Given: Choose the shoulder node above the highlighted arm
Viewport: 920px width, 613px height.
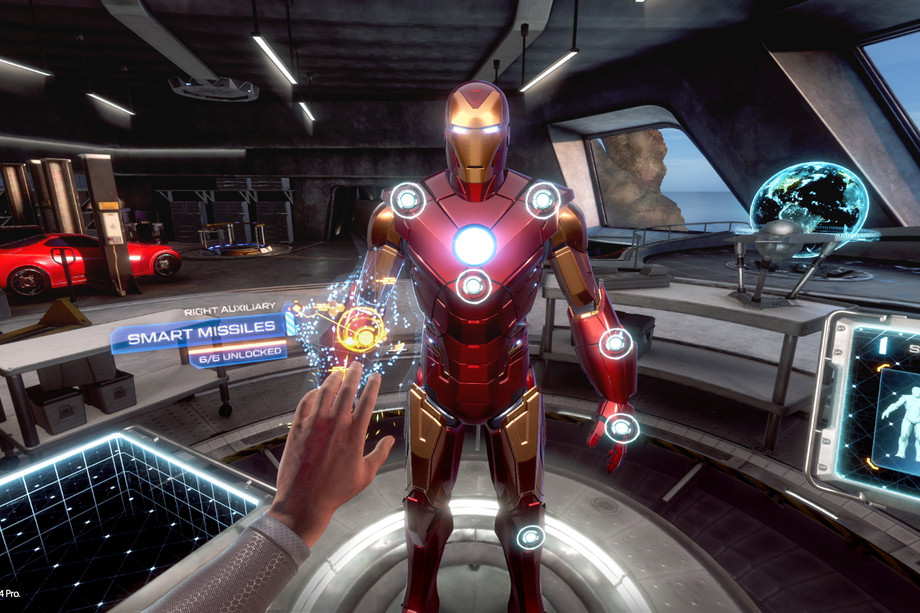Looking at the screenshot, I should [x=407, y=200].
